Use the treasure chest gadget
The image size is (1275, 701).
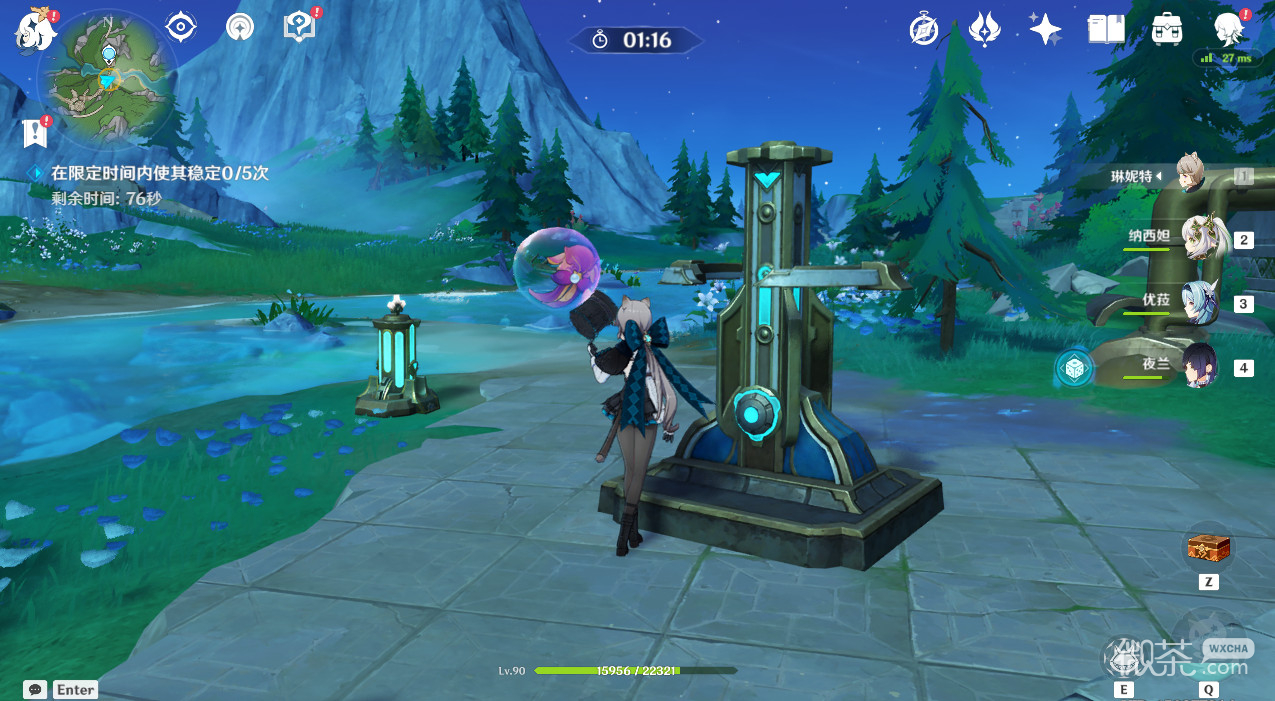pos(1208,549)
